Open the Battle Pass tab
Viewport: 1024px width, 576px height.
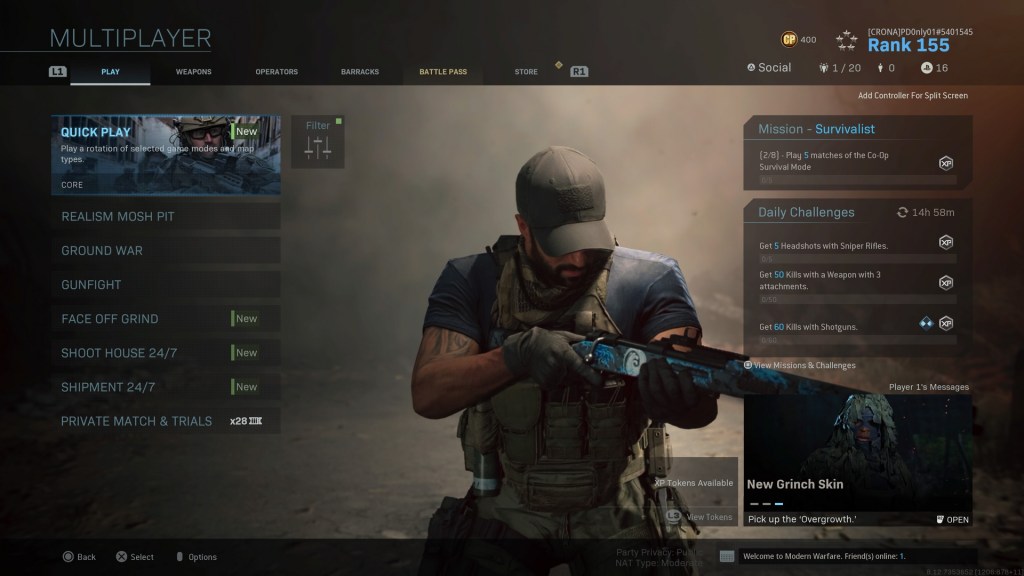[x=443, y=72]
